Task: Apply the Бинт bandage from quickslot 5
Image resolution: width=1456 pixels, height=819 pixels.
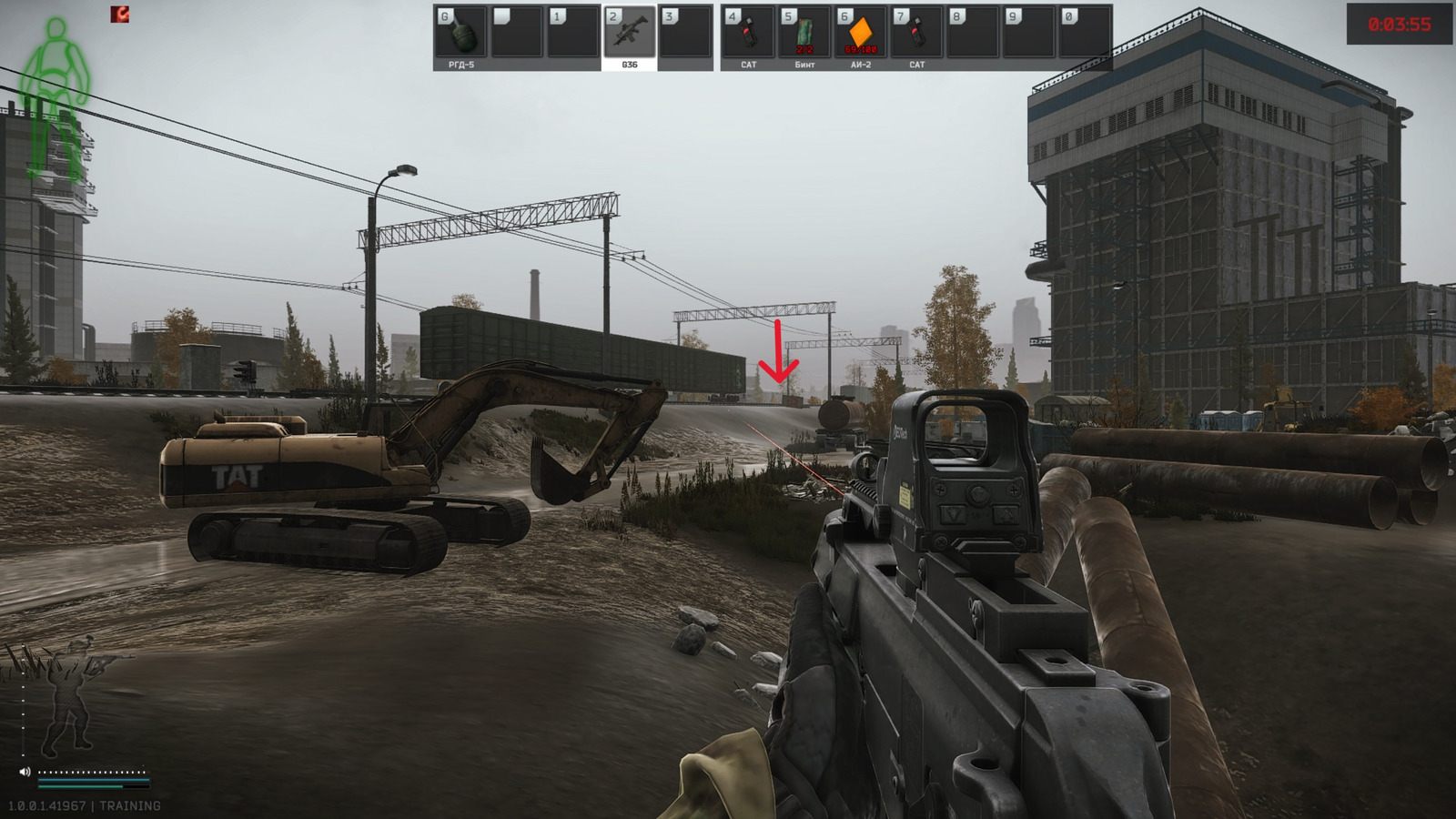Action: pyautogui.click(x=804, y=32)
